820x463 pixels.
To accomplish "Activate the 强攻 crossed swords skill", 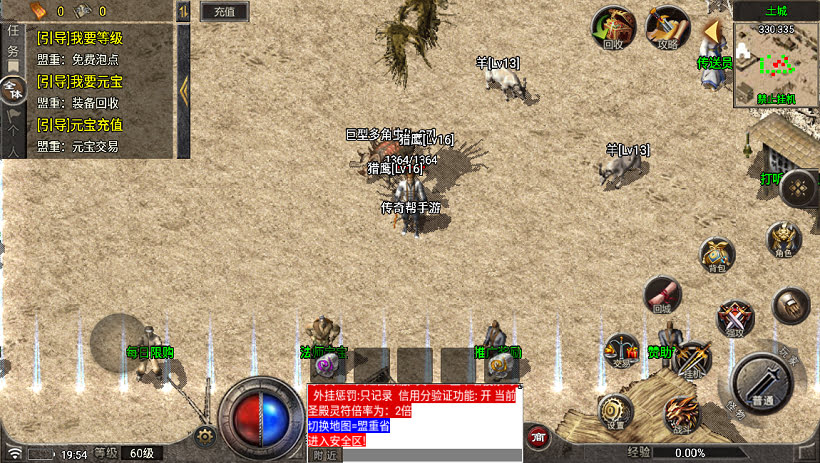I will point(735,319).
